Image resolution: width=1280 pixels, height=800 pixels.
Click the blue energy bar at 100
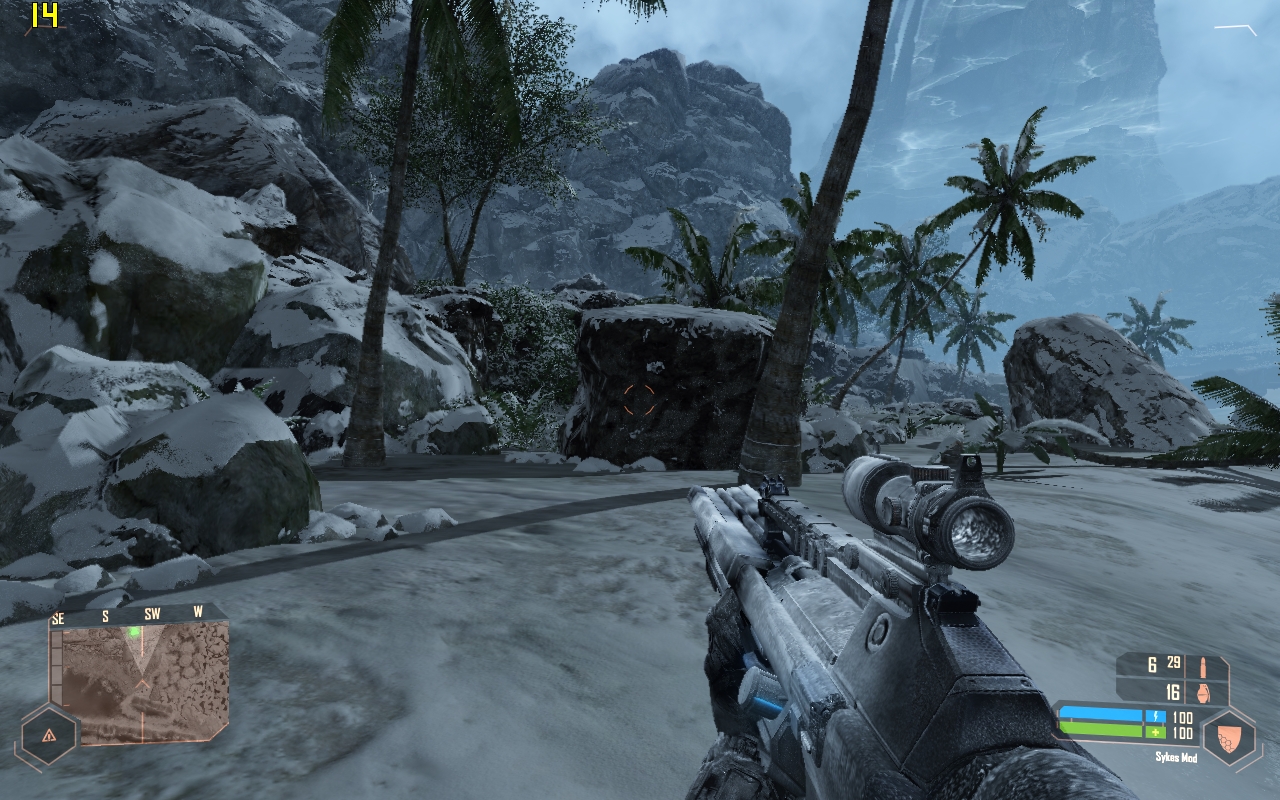point(1100,714)
